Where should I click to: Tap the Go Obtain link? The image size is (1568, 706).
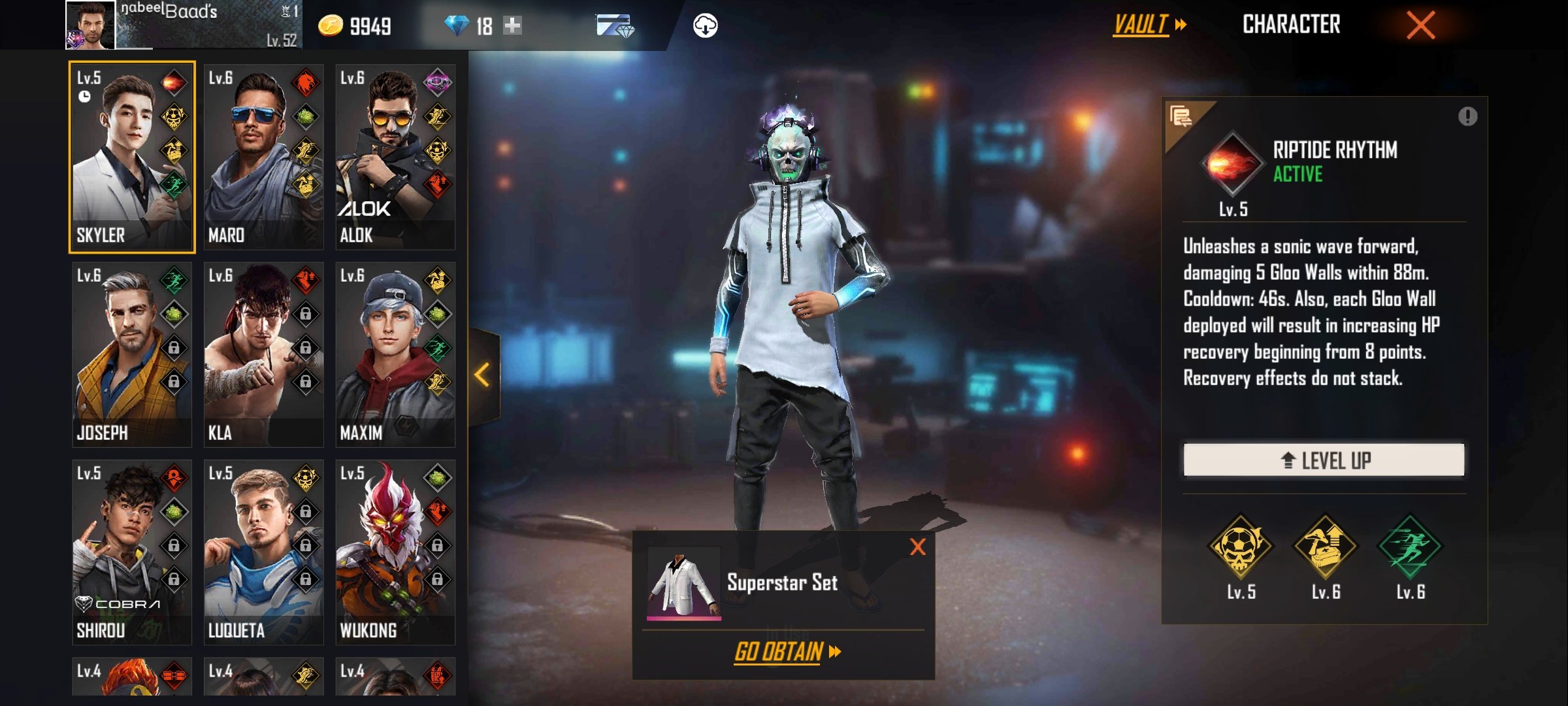787,652
